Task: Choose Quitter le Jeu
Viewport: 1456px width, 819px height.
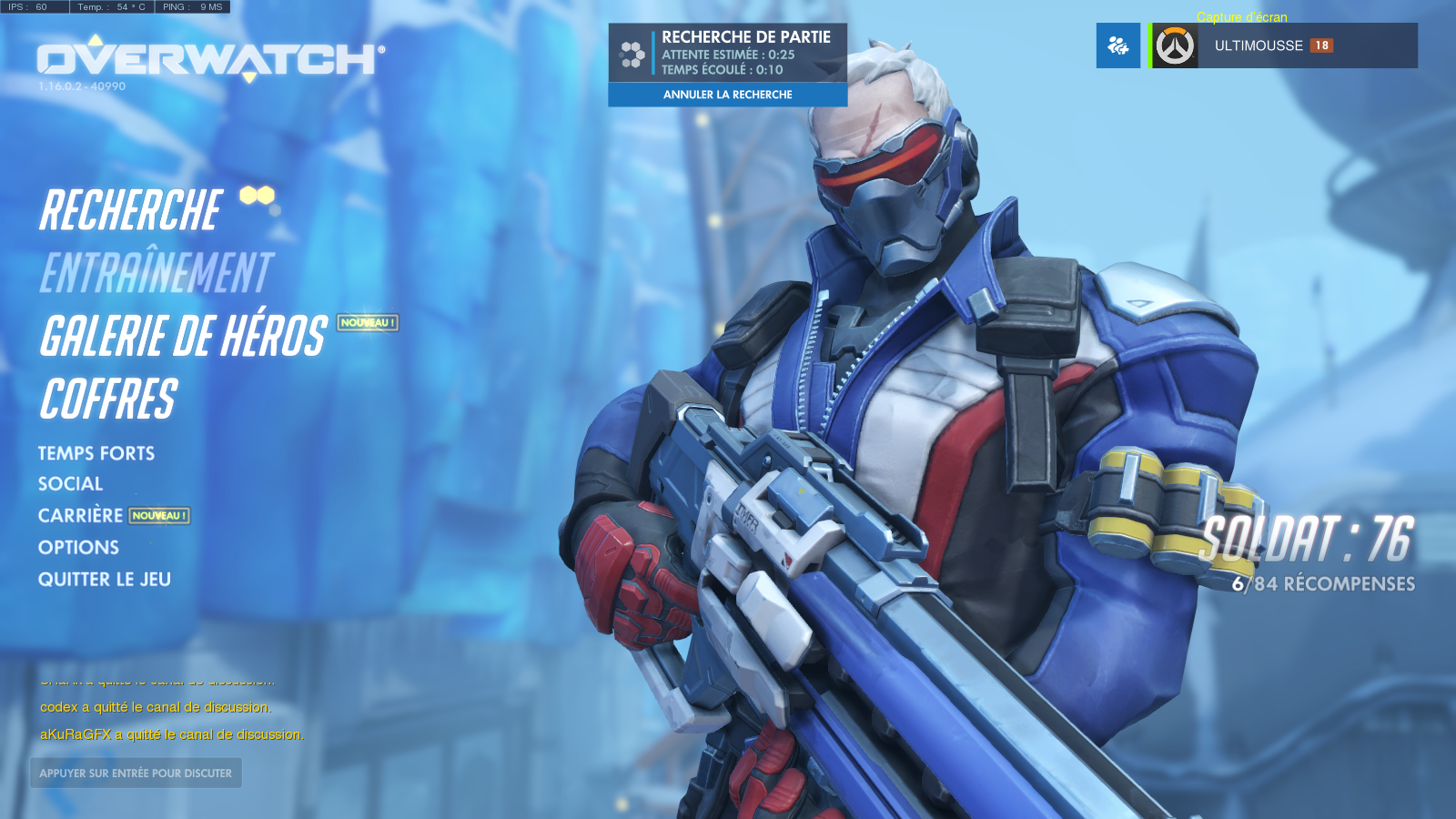Action: point(105,580)
